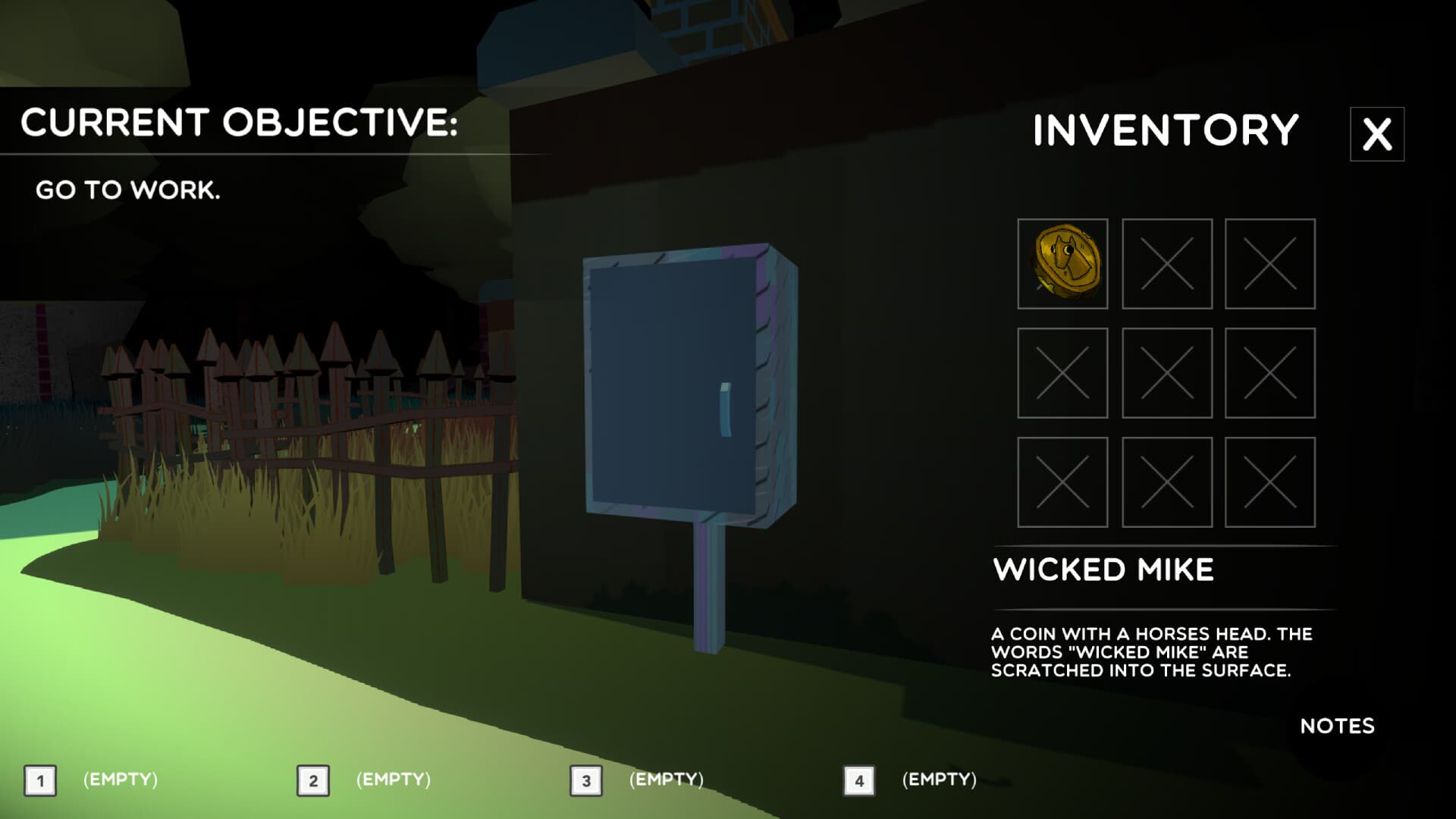Click the INVENTORY panel title
This screenshot has width=1456, height=819.
click(1163, 130)
